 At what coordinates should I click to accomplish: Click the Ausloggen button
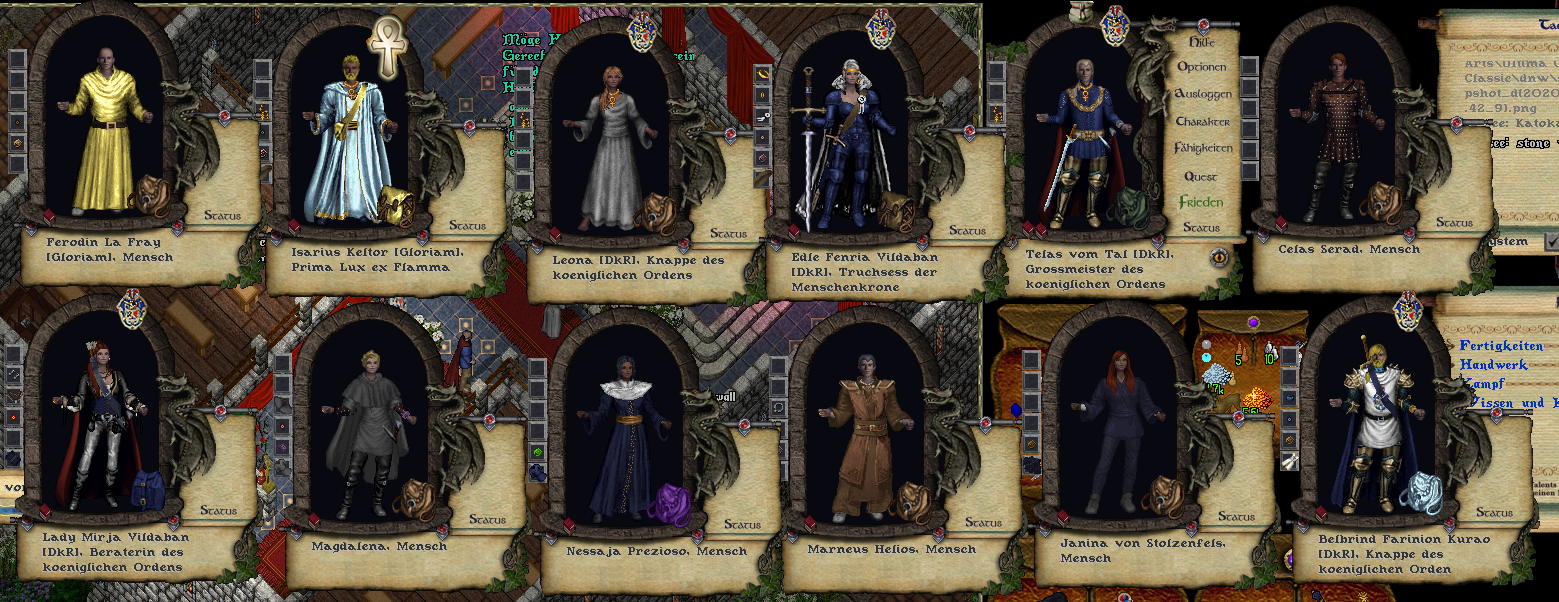(x=1201, y=94)
